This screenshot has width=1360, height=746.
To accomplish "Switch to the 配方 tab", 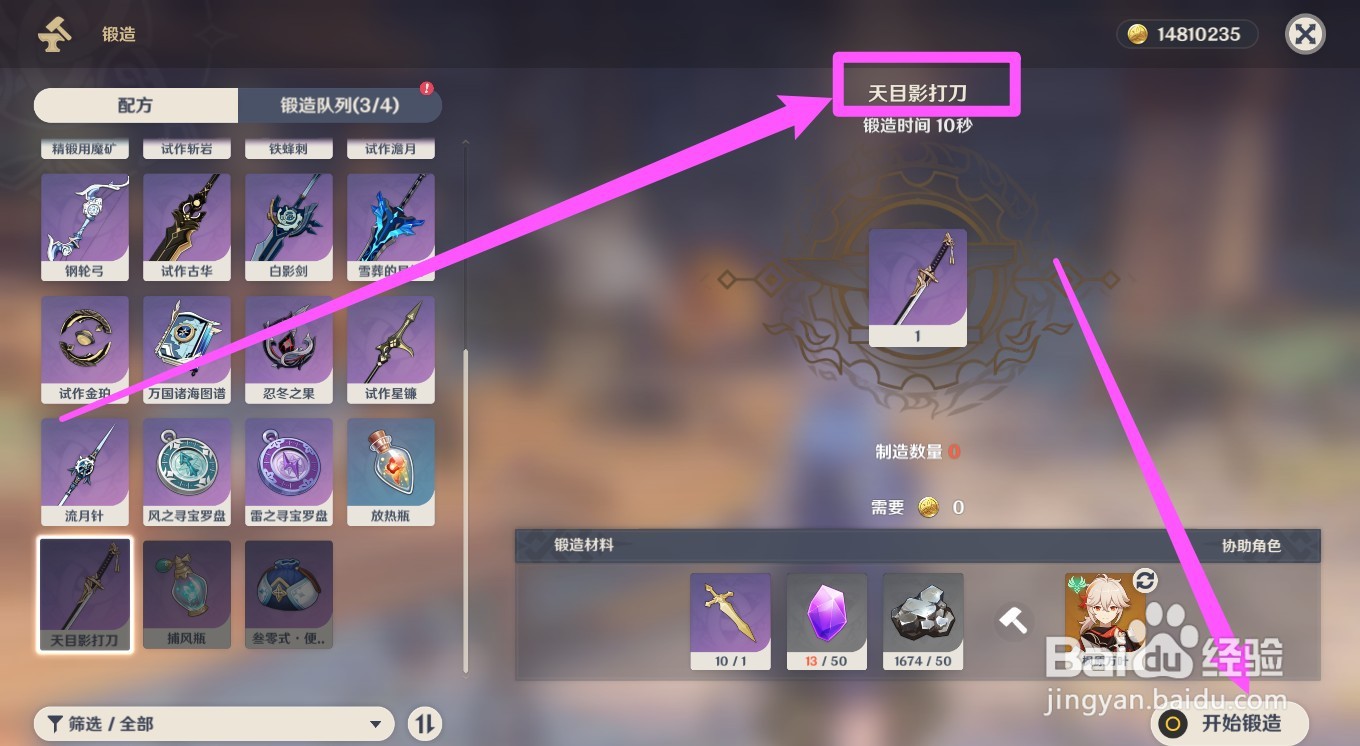I will coord(136,105).
